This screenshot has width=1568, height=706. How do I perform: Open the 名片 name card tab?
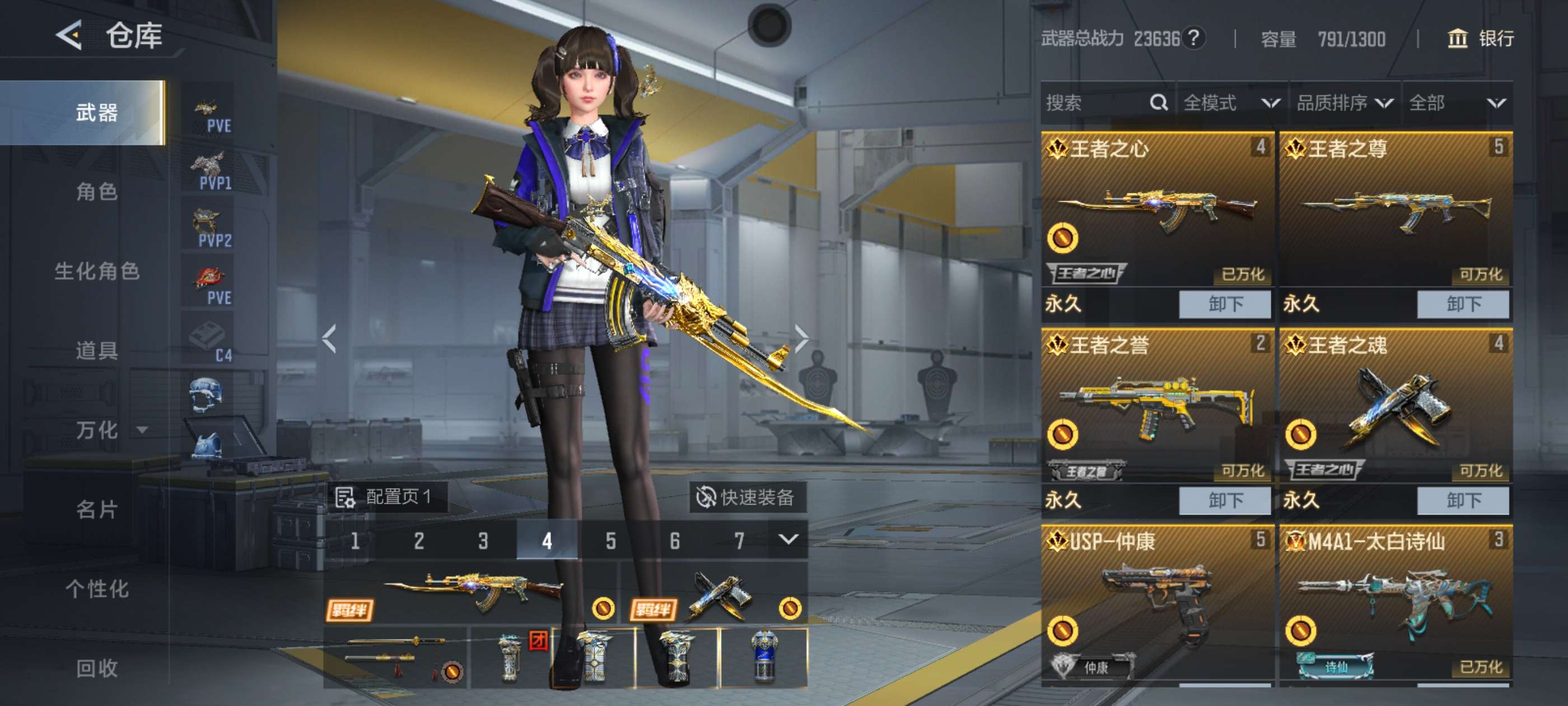pyautogui.click(x=97, y=509)
